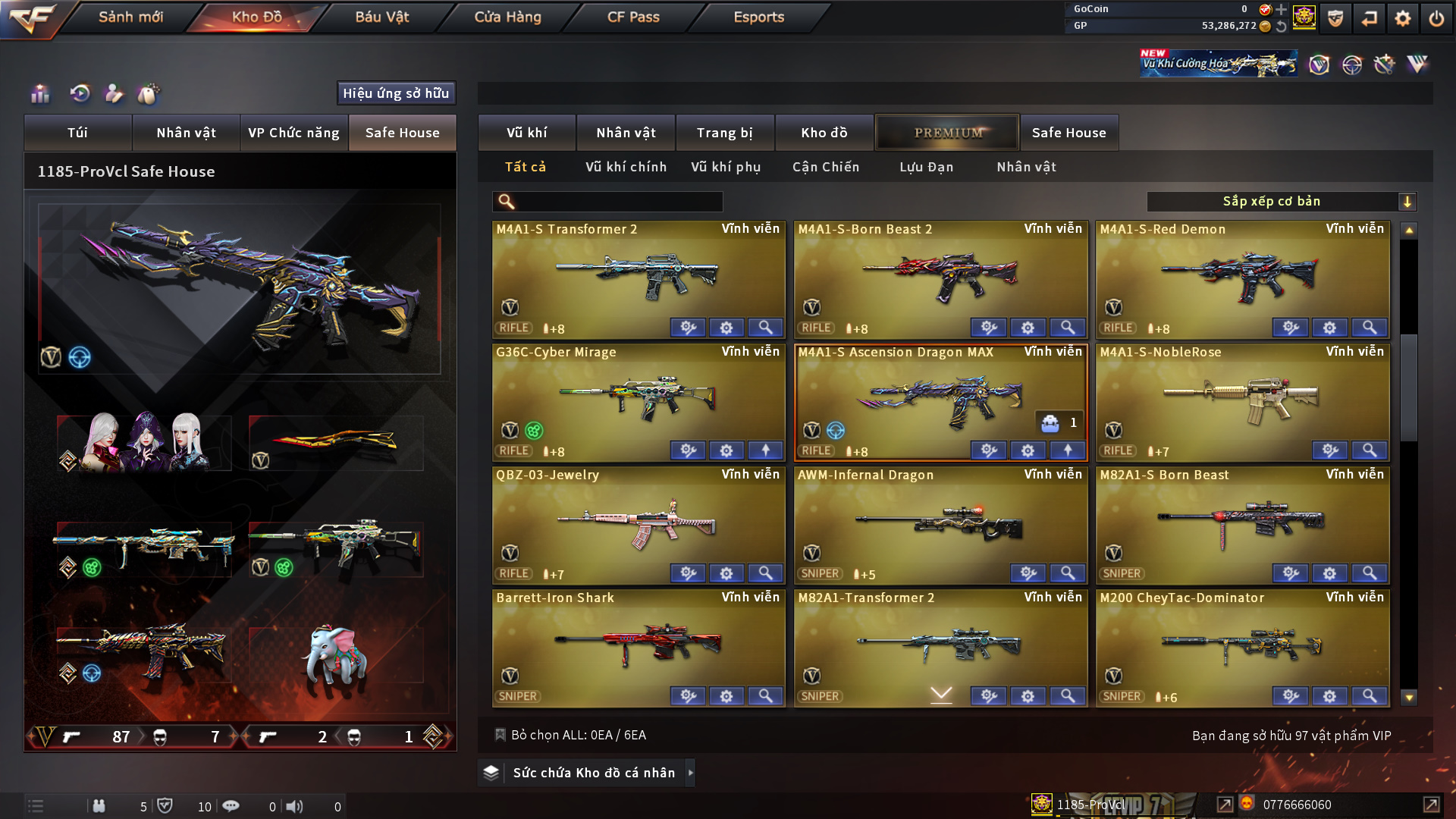Open the Báu Vật menu
Screen dimensions: 1456x819
click(381, 17)
